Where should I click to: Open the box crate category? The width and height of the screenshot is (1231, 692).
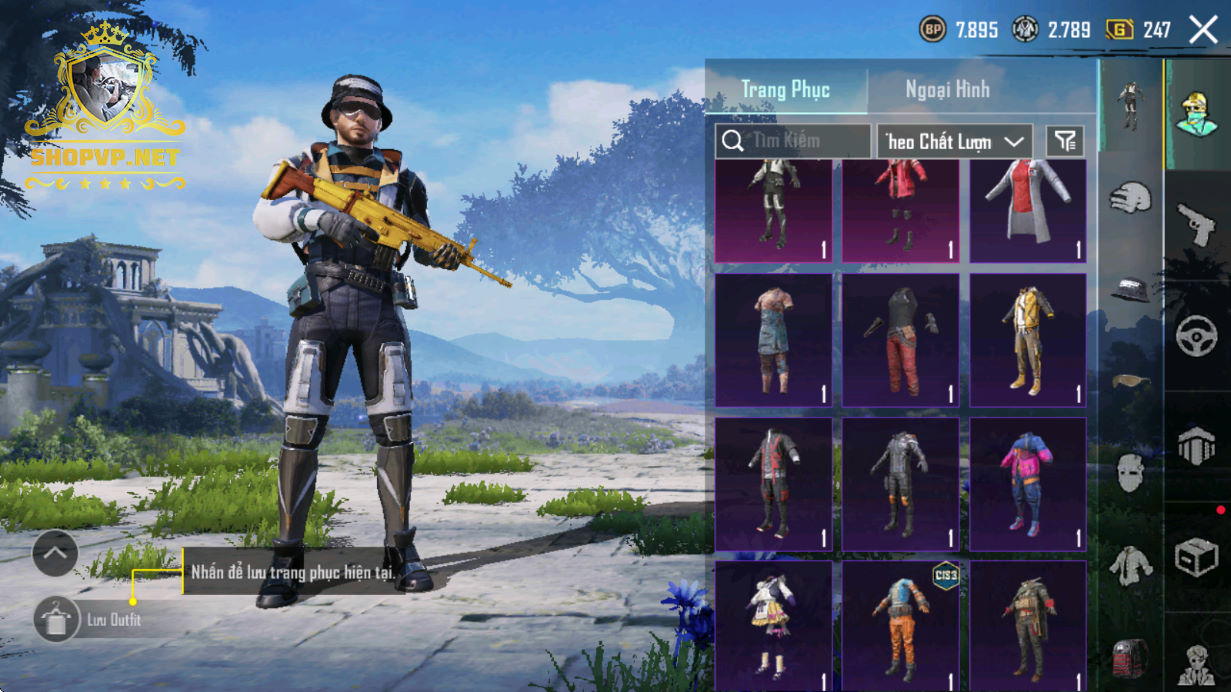pos(1196,557)
